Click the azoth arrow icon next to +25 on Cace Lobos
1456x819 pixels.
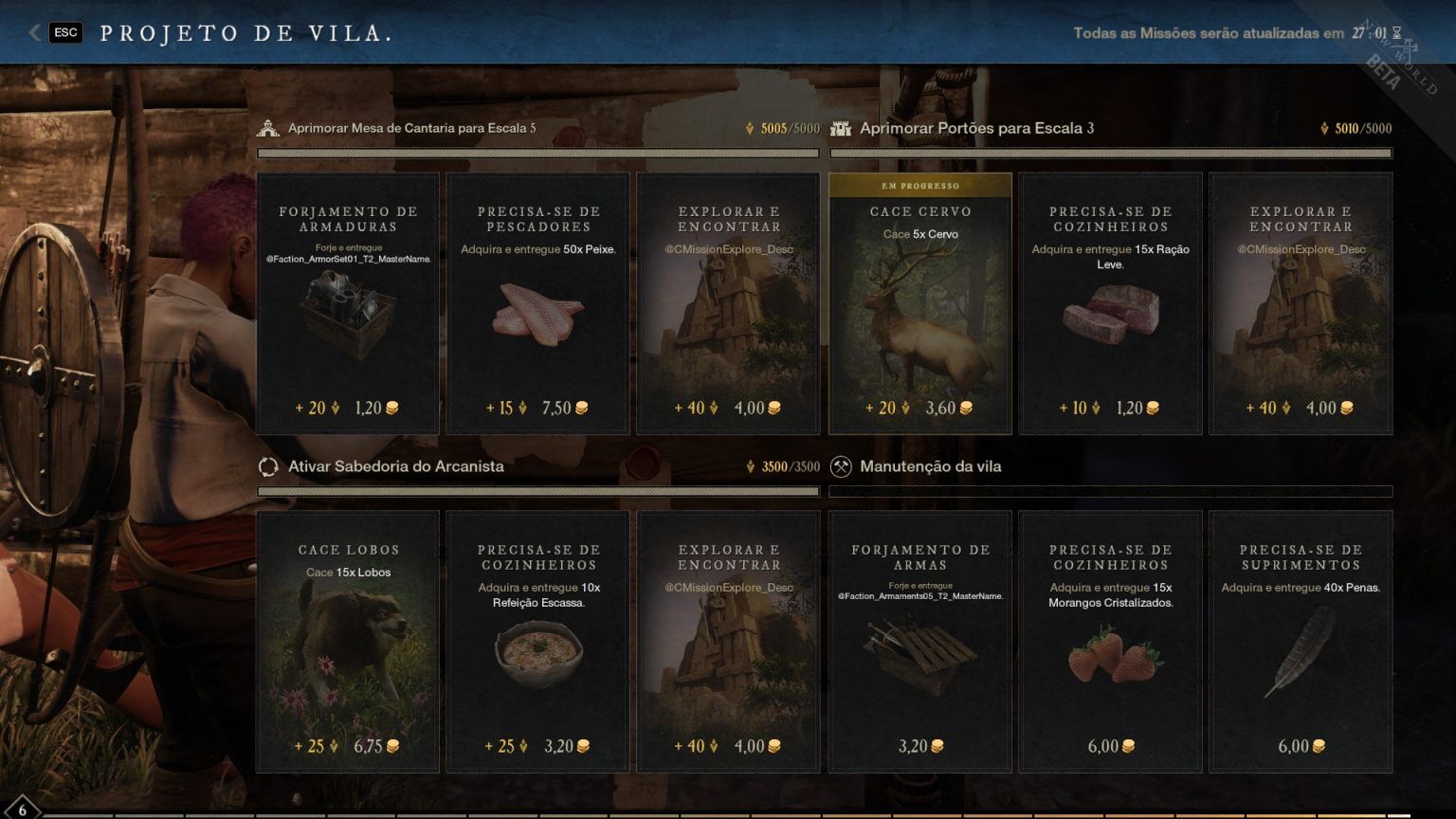pos(336,746)
